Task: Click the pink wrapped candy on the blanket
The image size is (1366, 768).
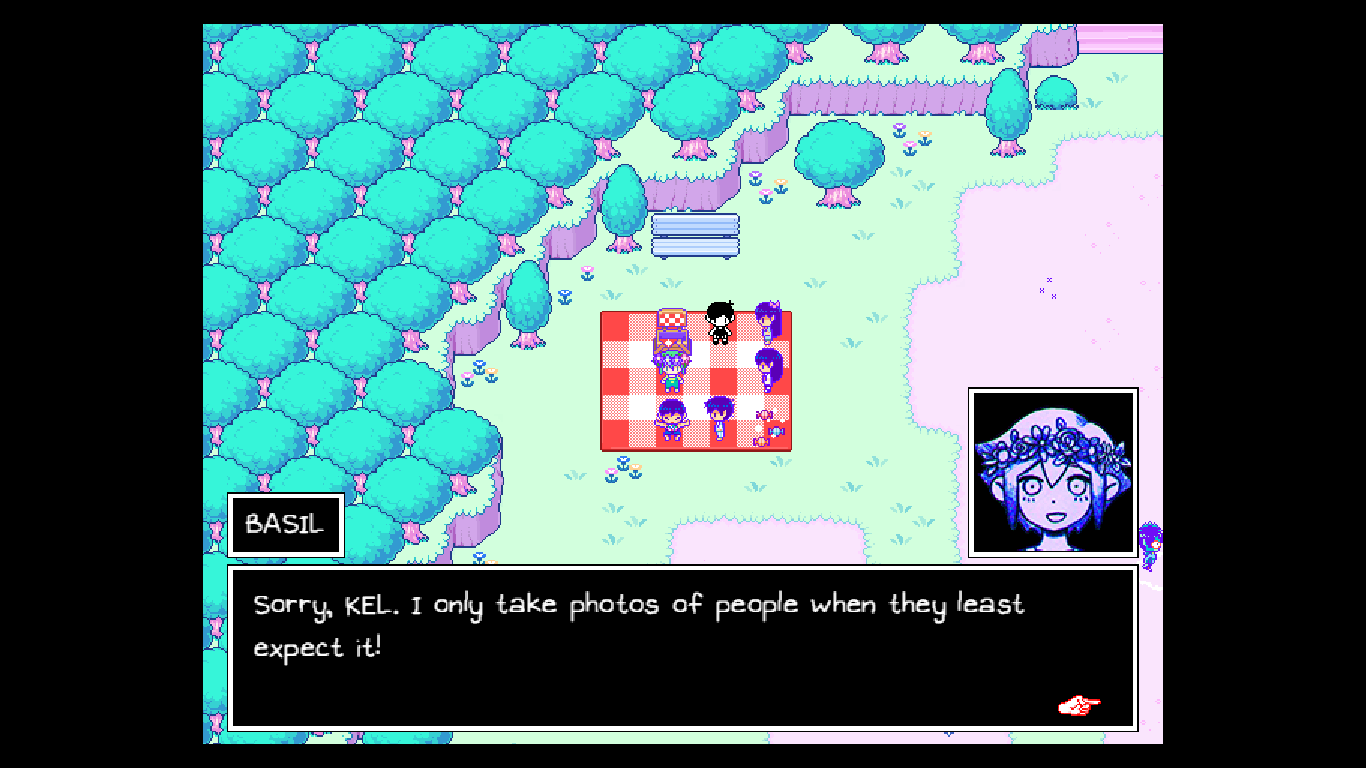Action: point(762,415)
